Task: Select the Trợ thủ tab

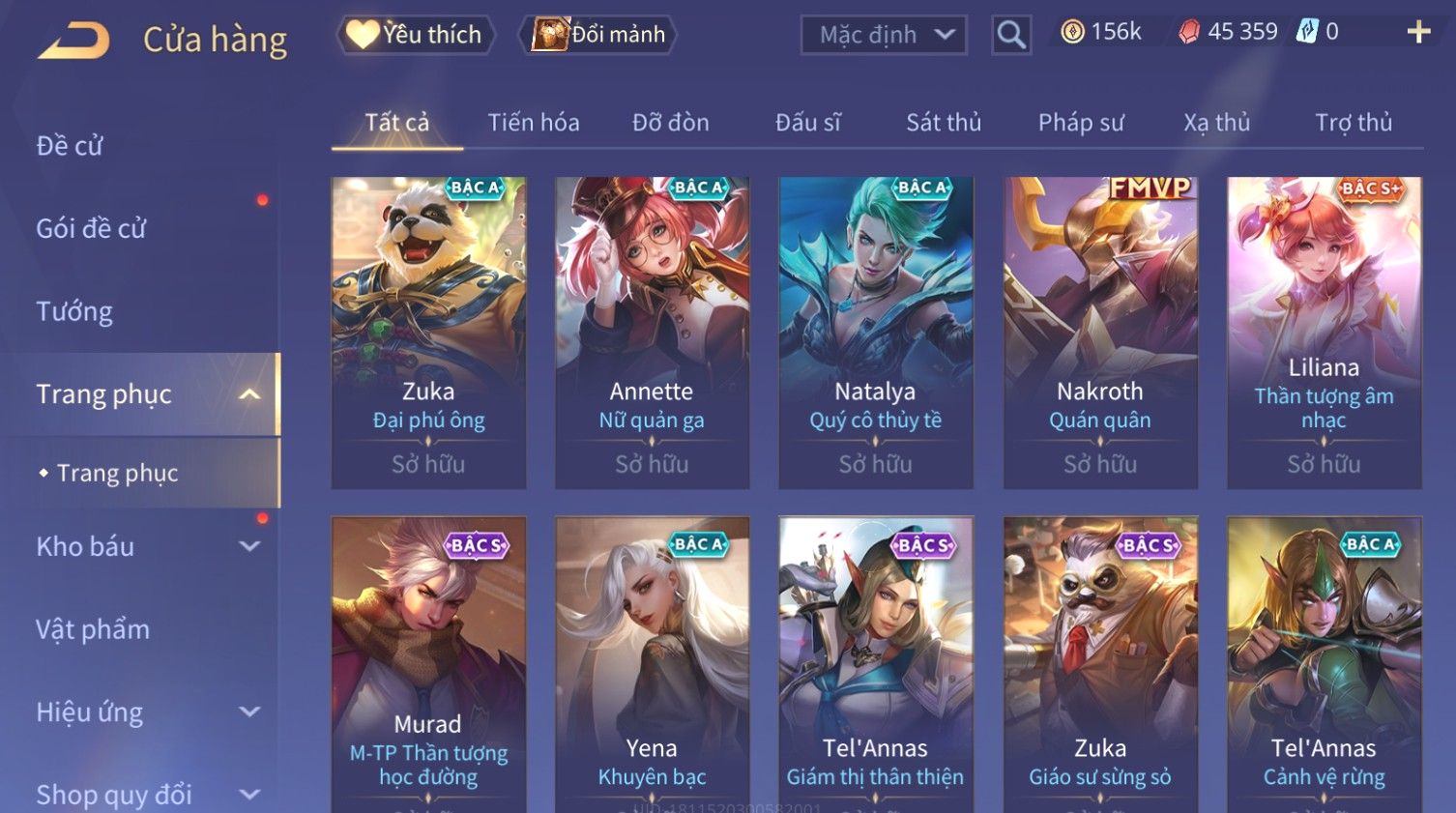Action: [x=1354, y=123]
